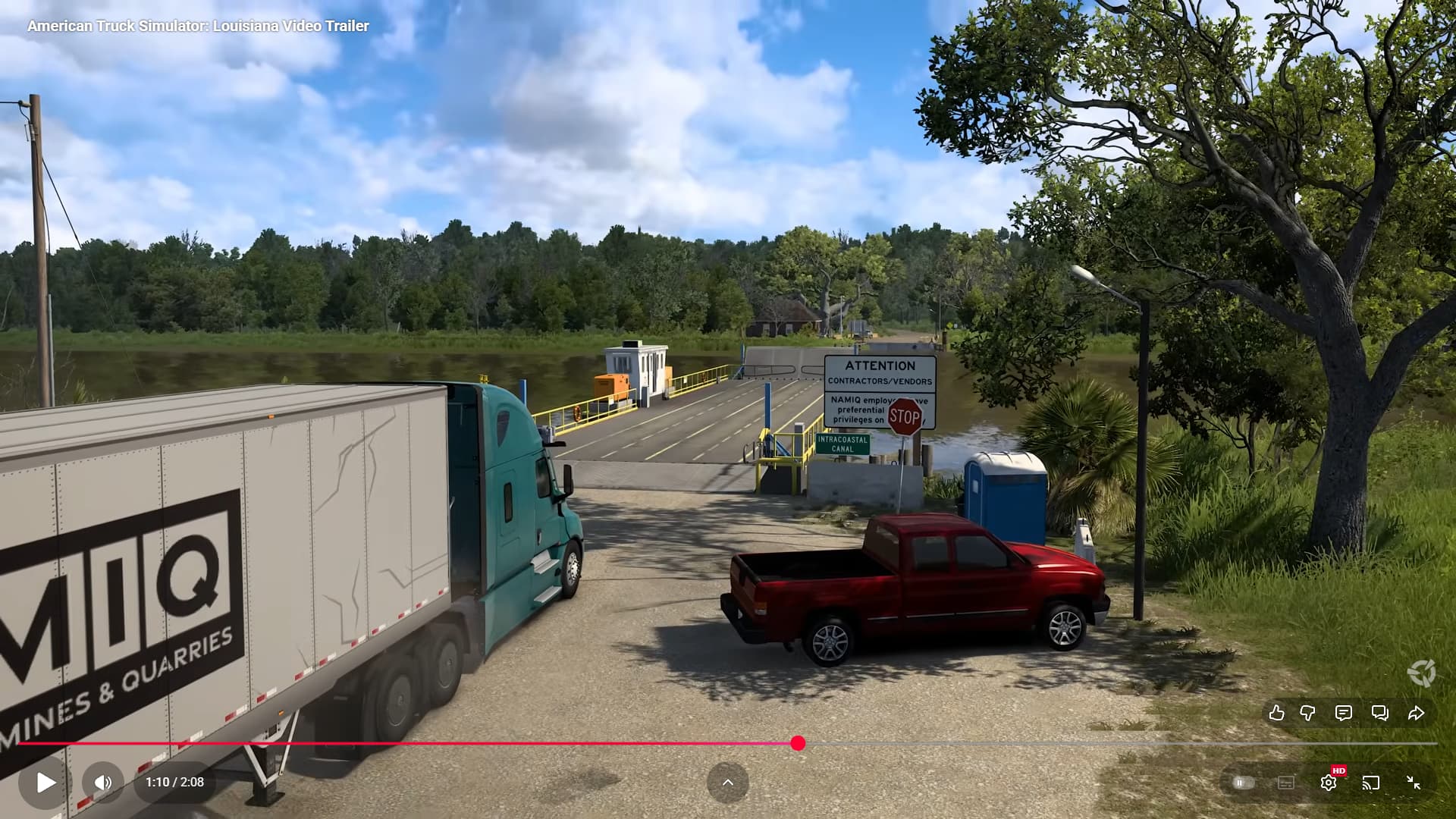Image resolution: width=1456 pixels, height=819 pixels.
Task: Play the paused trailer video
Action: pyautogui.click(x=45, y=783)
